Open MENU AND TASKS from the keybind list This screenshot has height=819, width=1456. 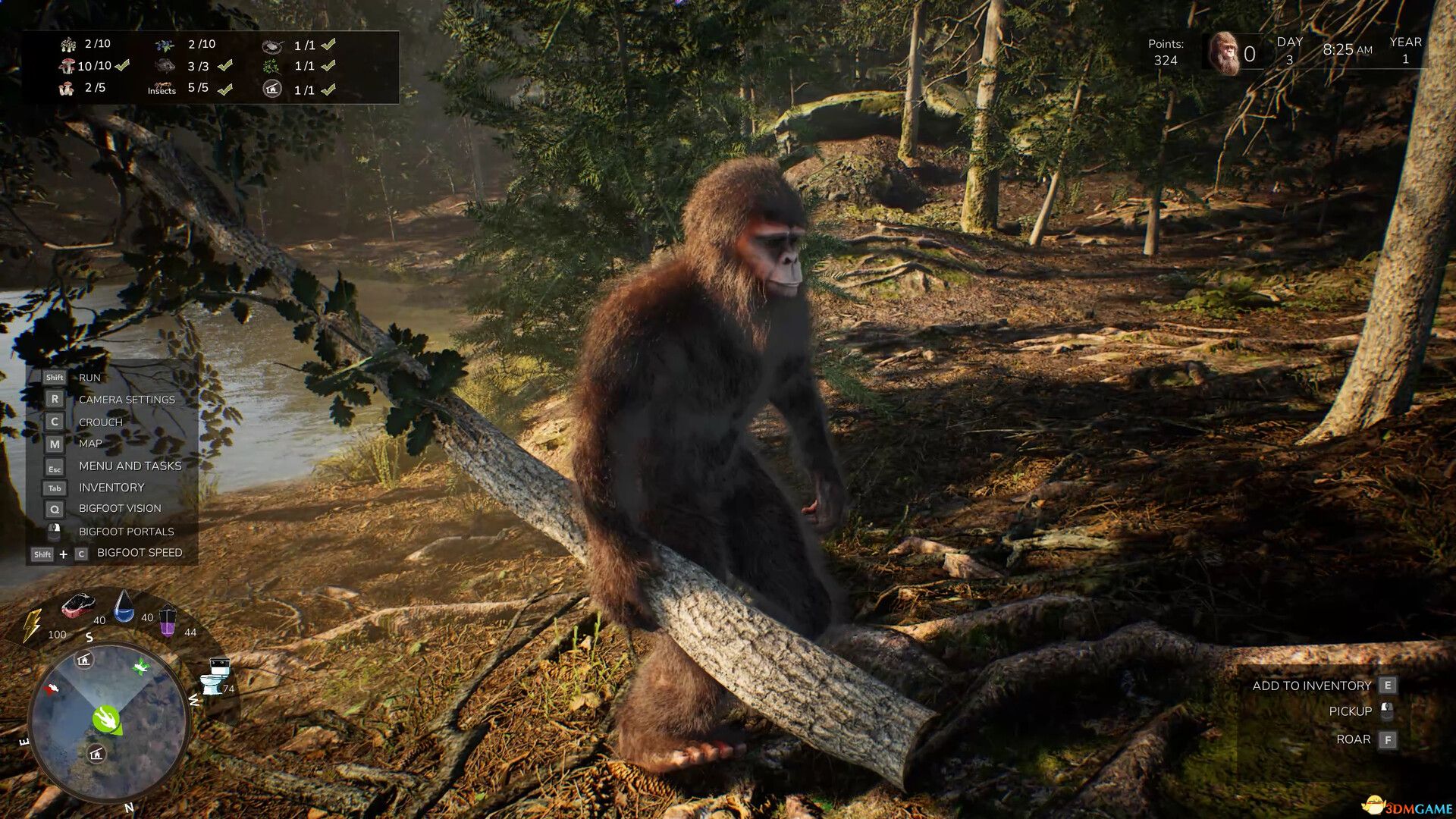(130, 466)
